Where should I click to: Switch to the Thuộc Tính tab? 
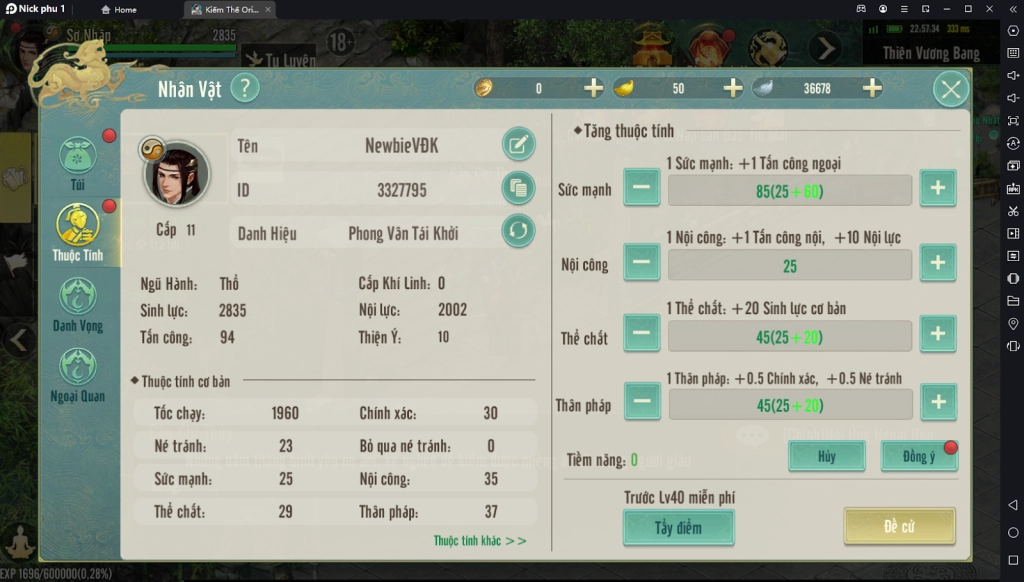tap(78, 232)
